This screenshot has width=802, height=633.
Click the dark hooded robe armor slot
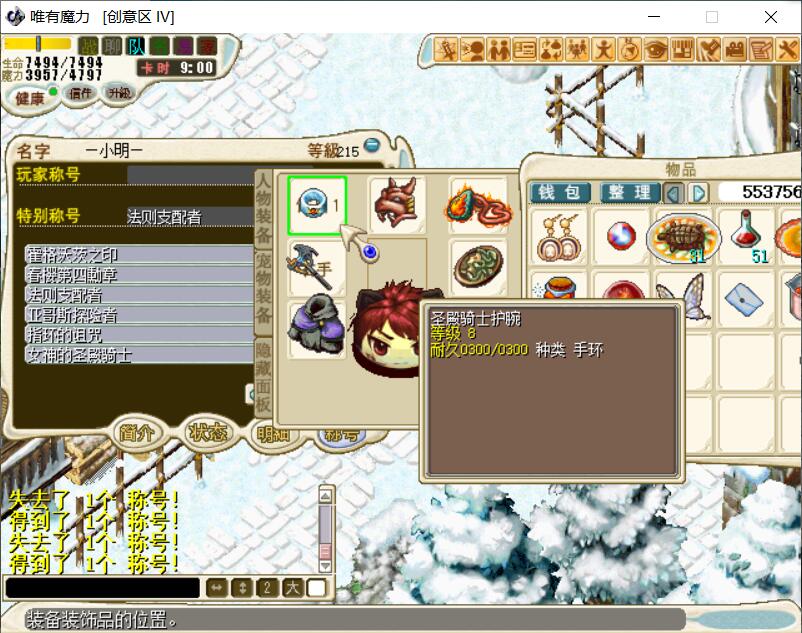[317, 329]
